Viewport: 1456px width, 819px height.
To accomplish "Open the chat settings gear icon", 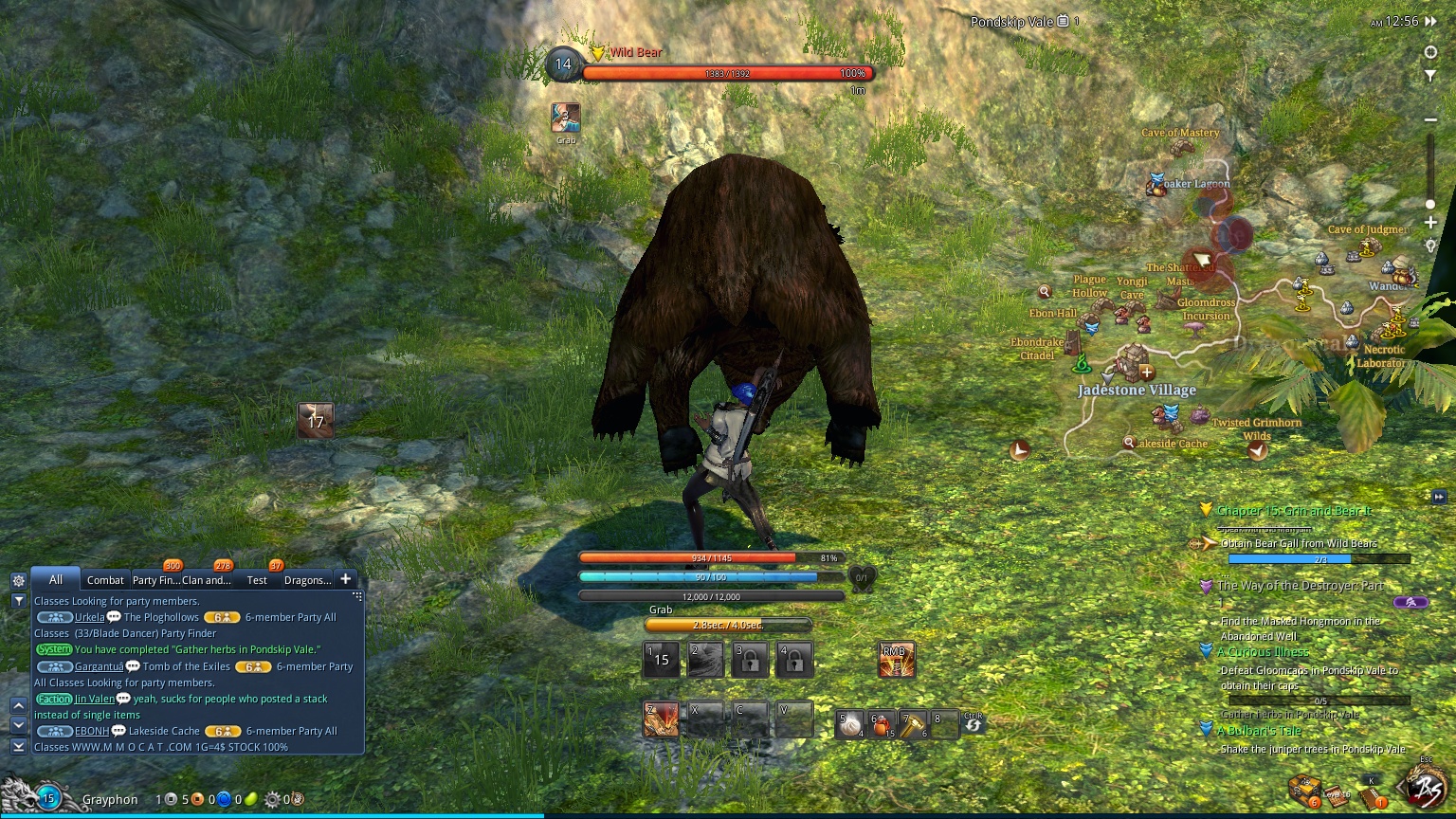I will pyautogui.click(x=17, y=580).
